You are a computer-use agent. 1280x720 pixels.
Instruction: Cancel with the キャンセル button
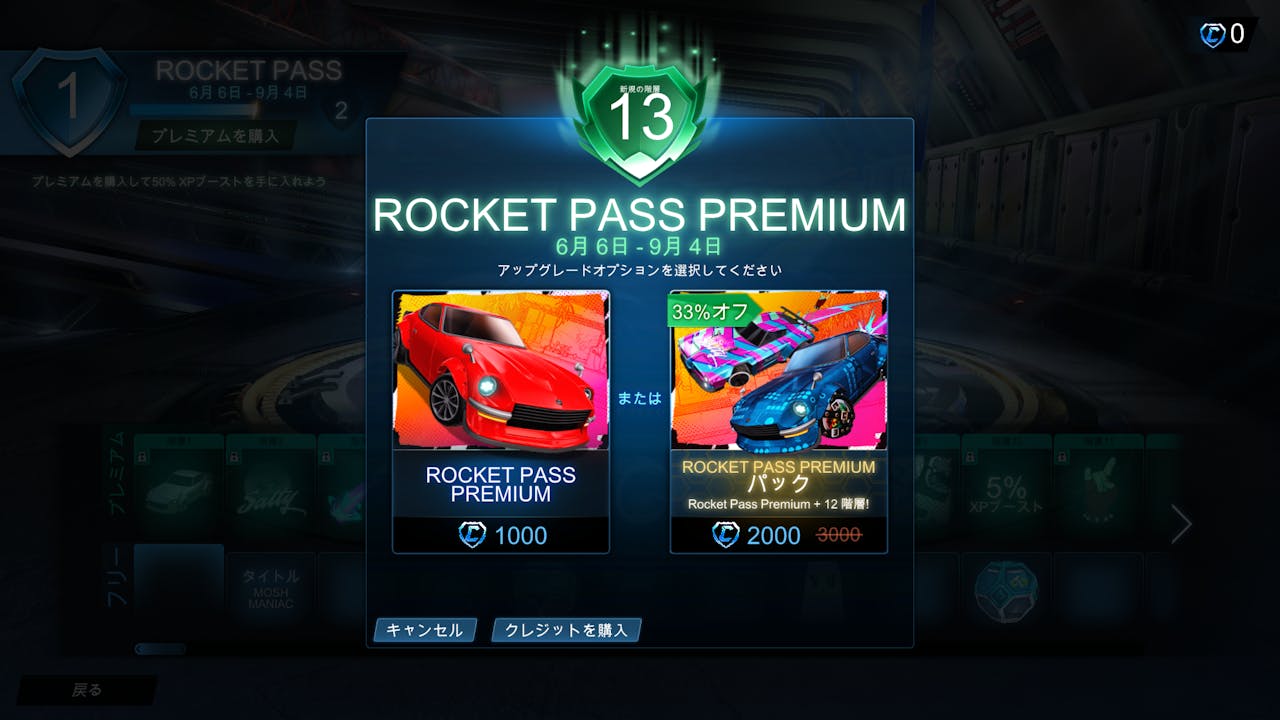424,630
